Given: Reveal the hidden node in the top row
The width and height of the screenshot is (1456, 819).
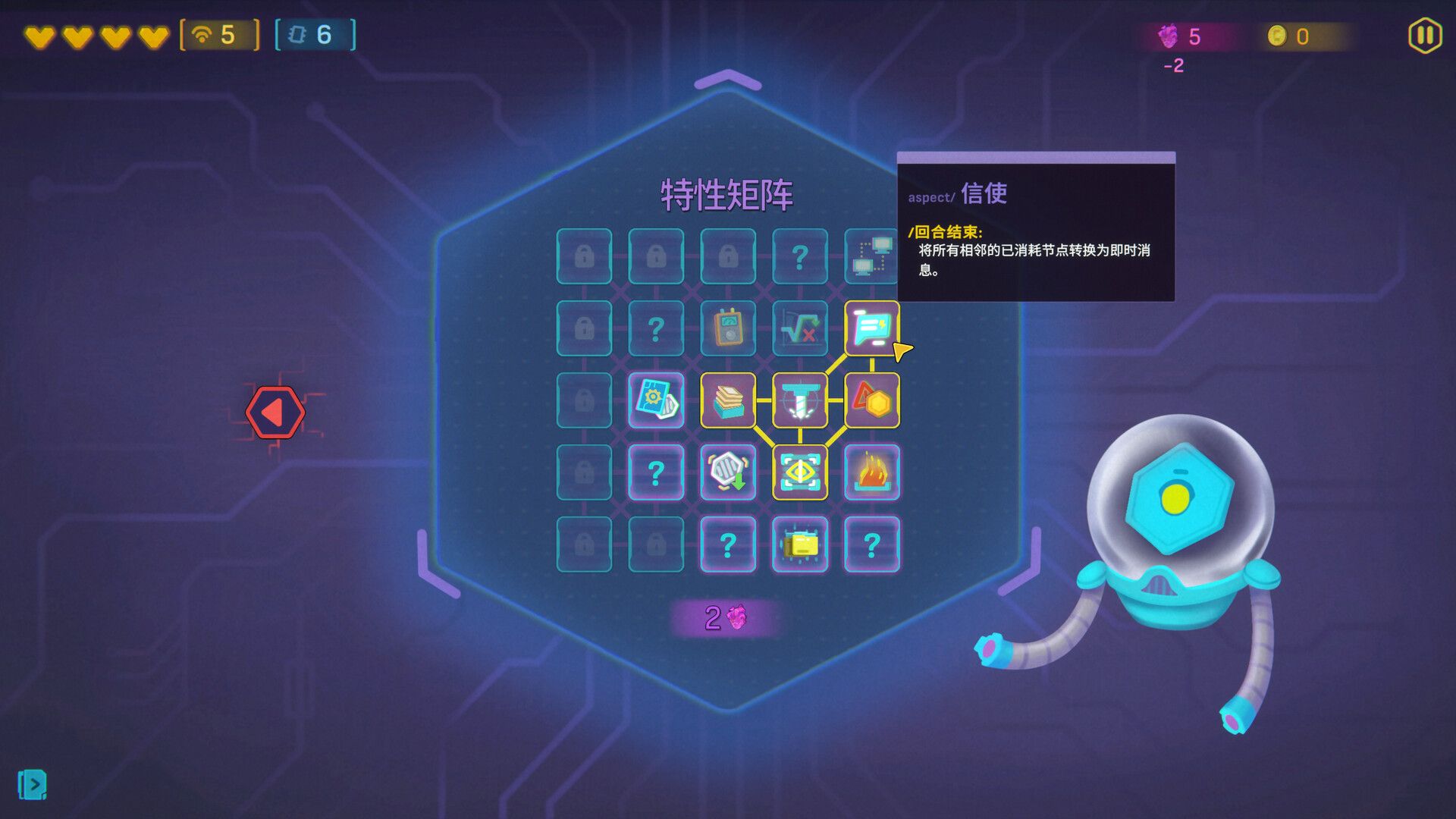Looking at the screenshot, I should tap(799, 257).
